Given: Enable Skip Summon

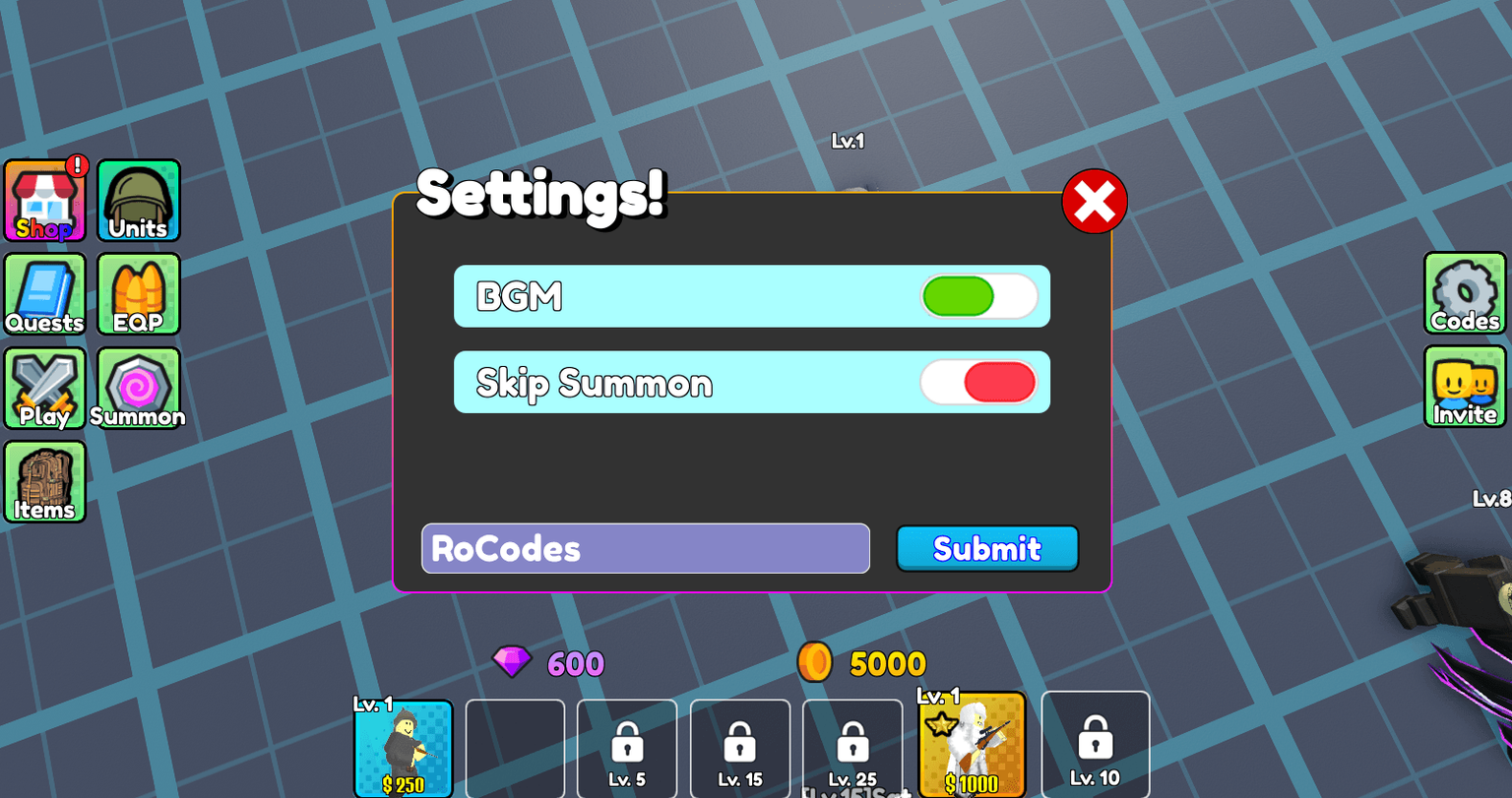Looking at the screenshot, I should pyautogui.click(x=978, y=382).
